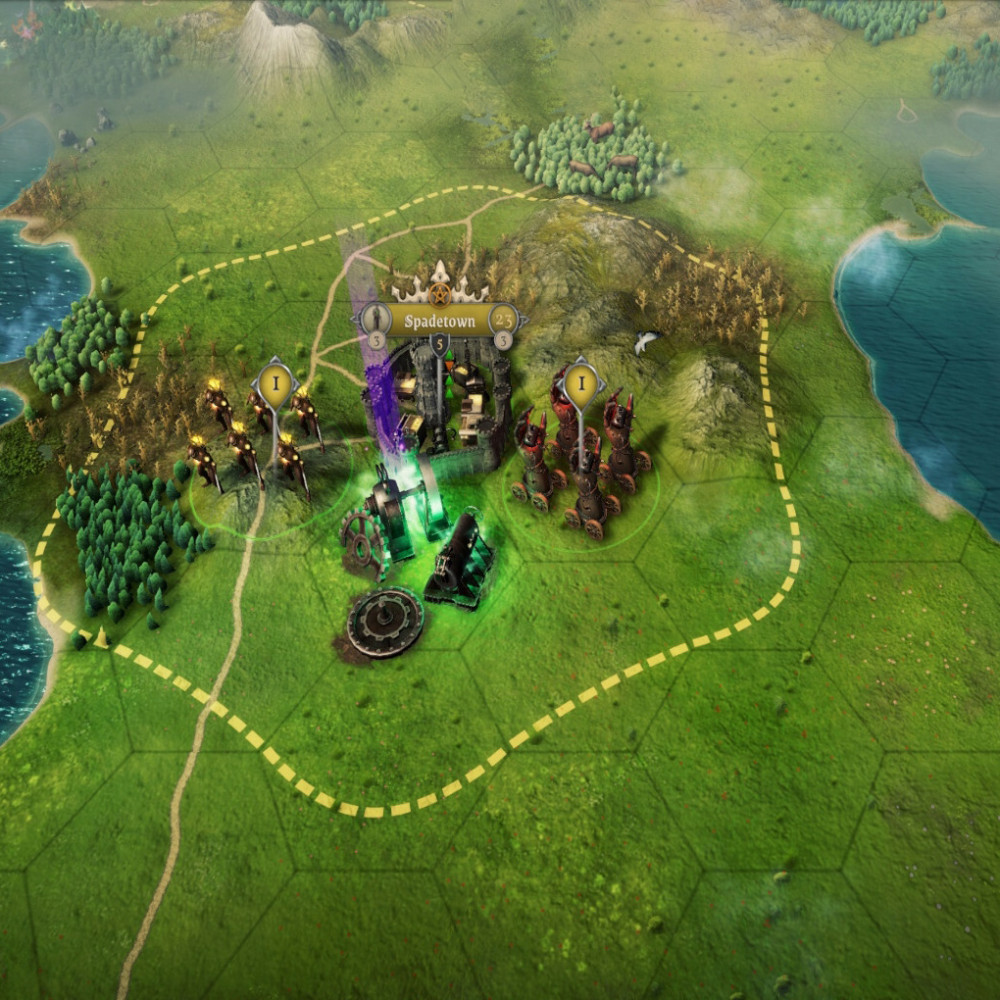Click the 23 population badge on Spadetown's banner
The width and height of the screenshot is (1000, 1000).
pos(505,319)
